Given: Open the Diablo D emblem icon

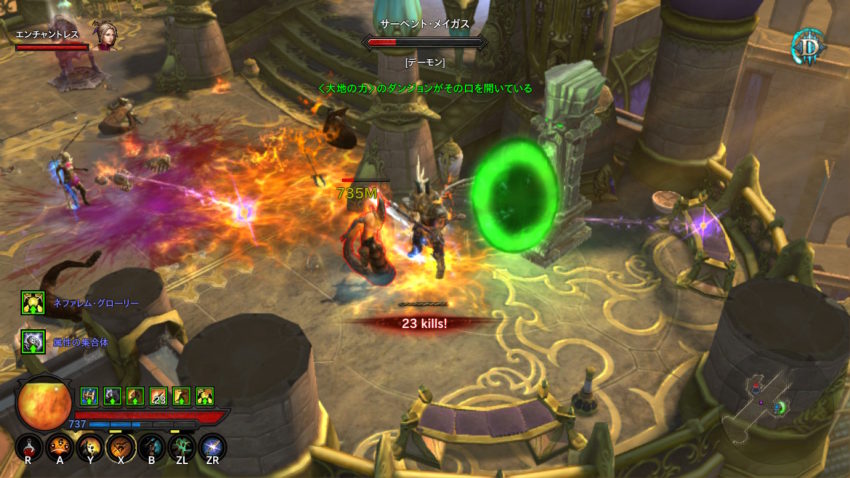Looking at the screenshot, I should tap(807, 45).
